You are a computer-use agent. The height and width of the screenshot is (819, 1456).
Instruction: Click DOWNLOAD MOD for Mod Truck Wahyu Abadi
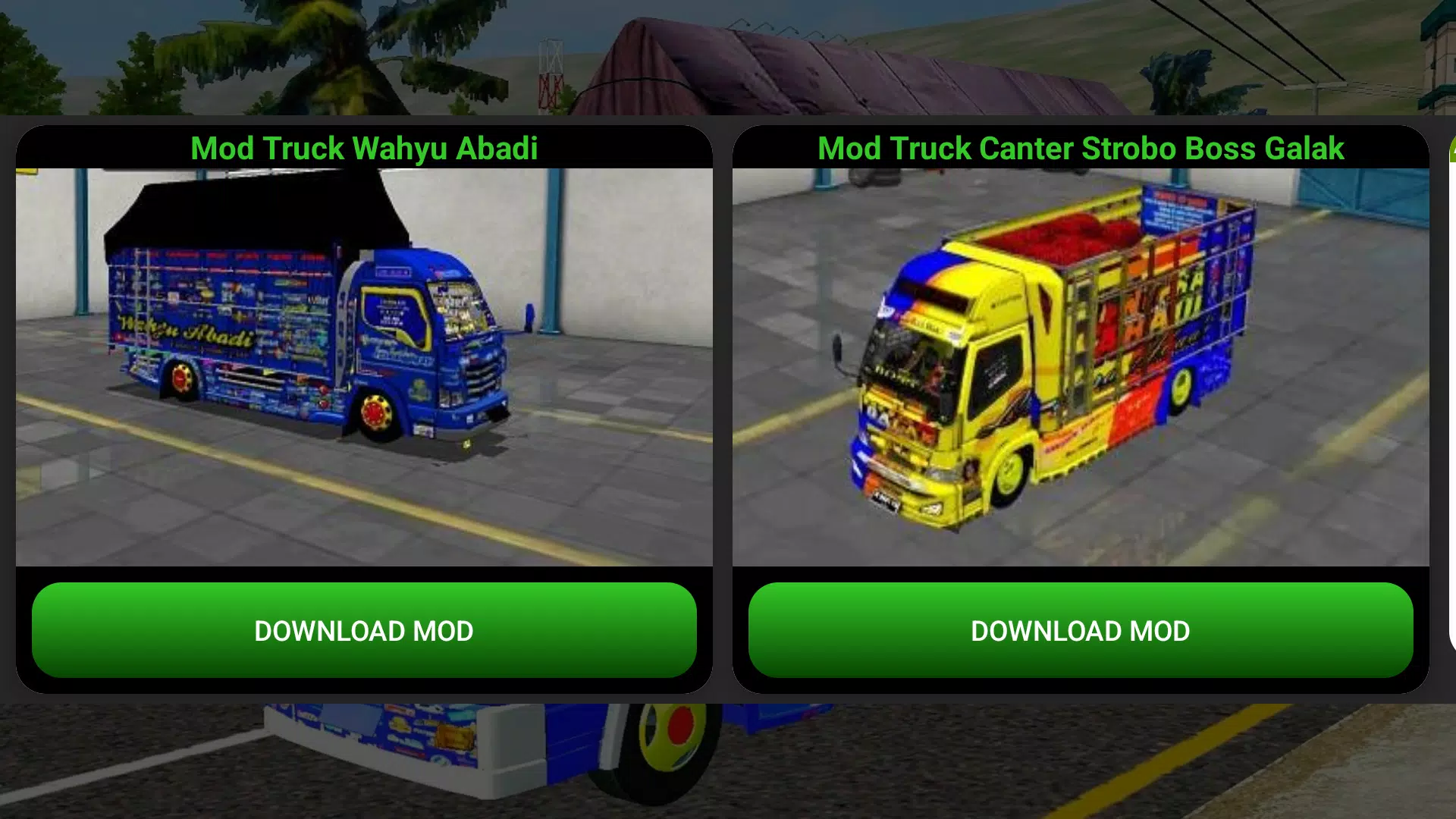pos(364,630)
